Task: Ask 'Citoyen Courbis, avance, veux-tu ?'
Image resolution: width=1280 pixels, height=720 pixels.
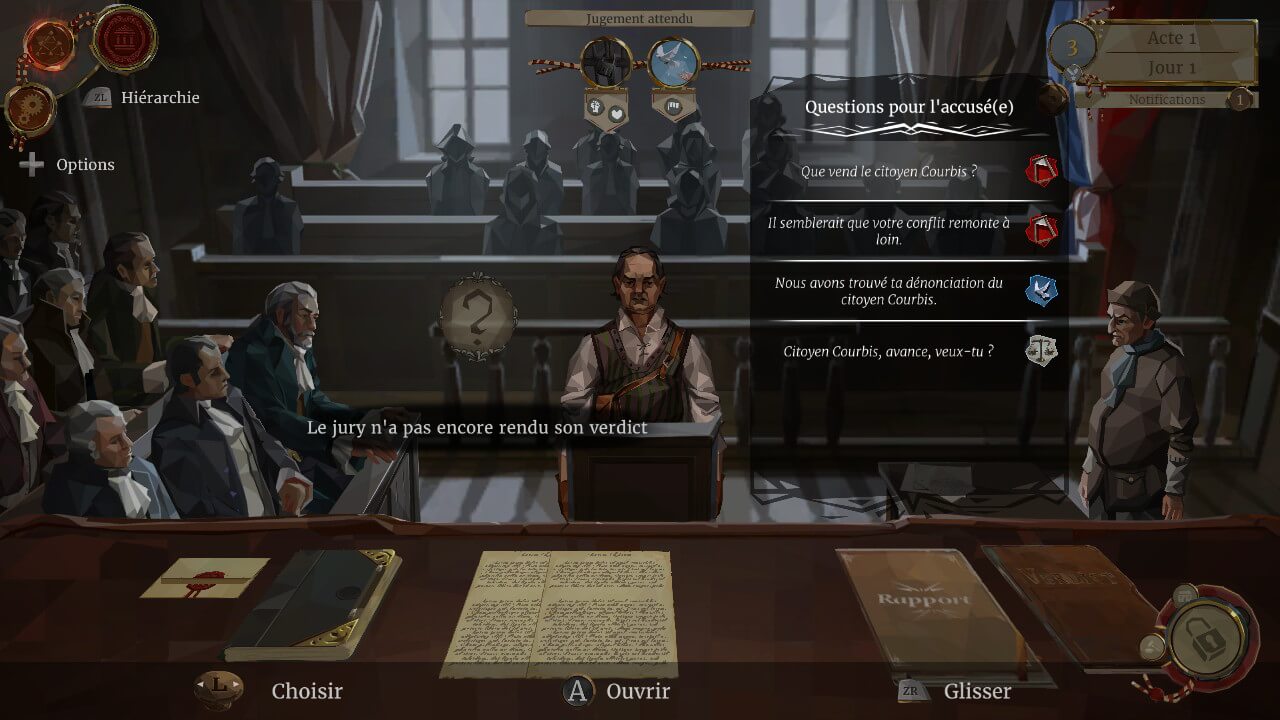Action: pyautogui.click(x=888, y=351)
